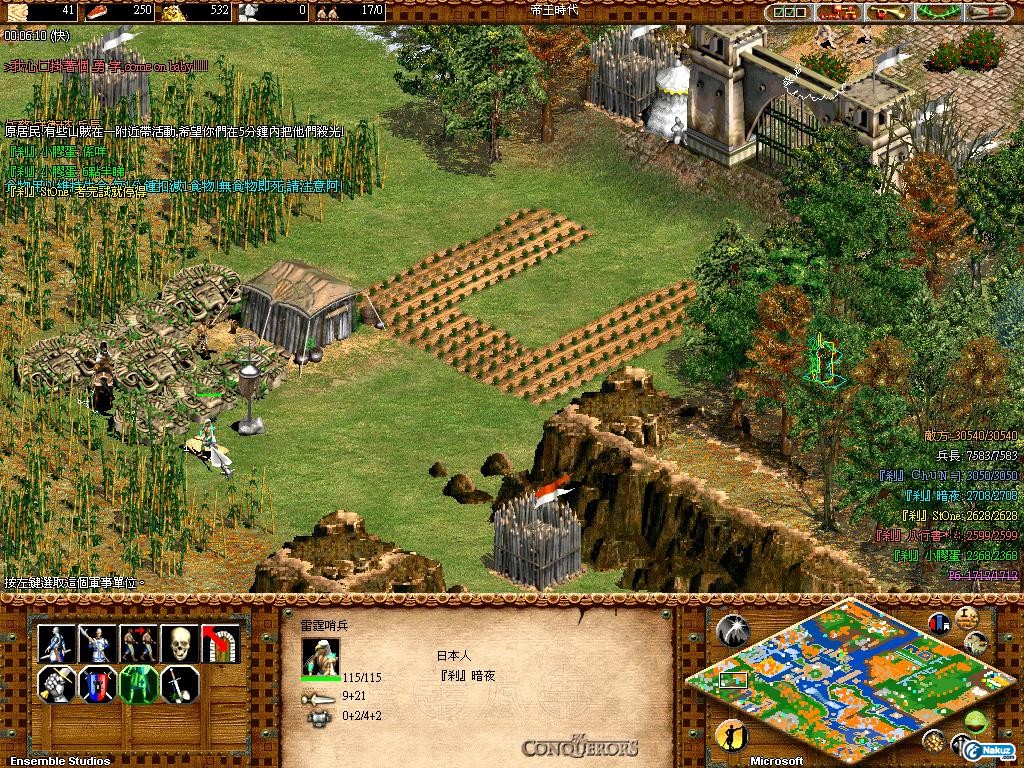Toggle the green highlighted soldier command
Screen dimensions: 1024x768
(x=139, y=685)
